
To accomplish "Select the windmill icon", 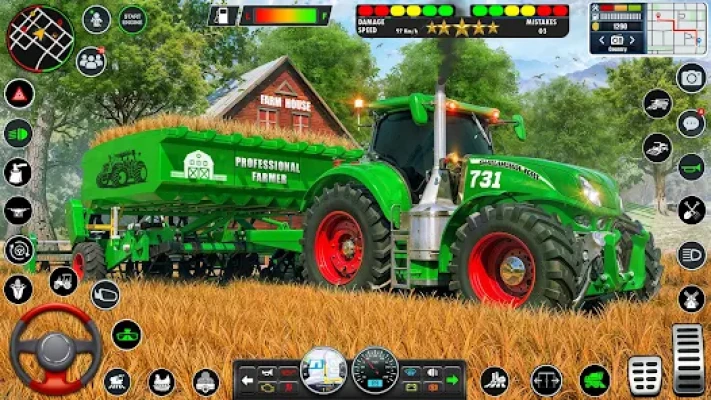I will (x=691, y=298).
